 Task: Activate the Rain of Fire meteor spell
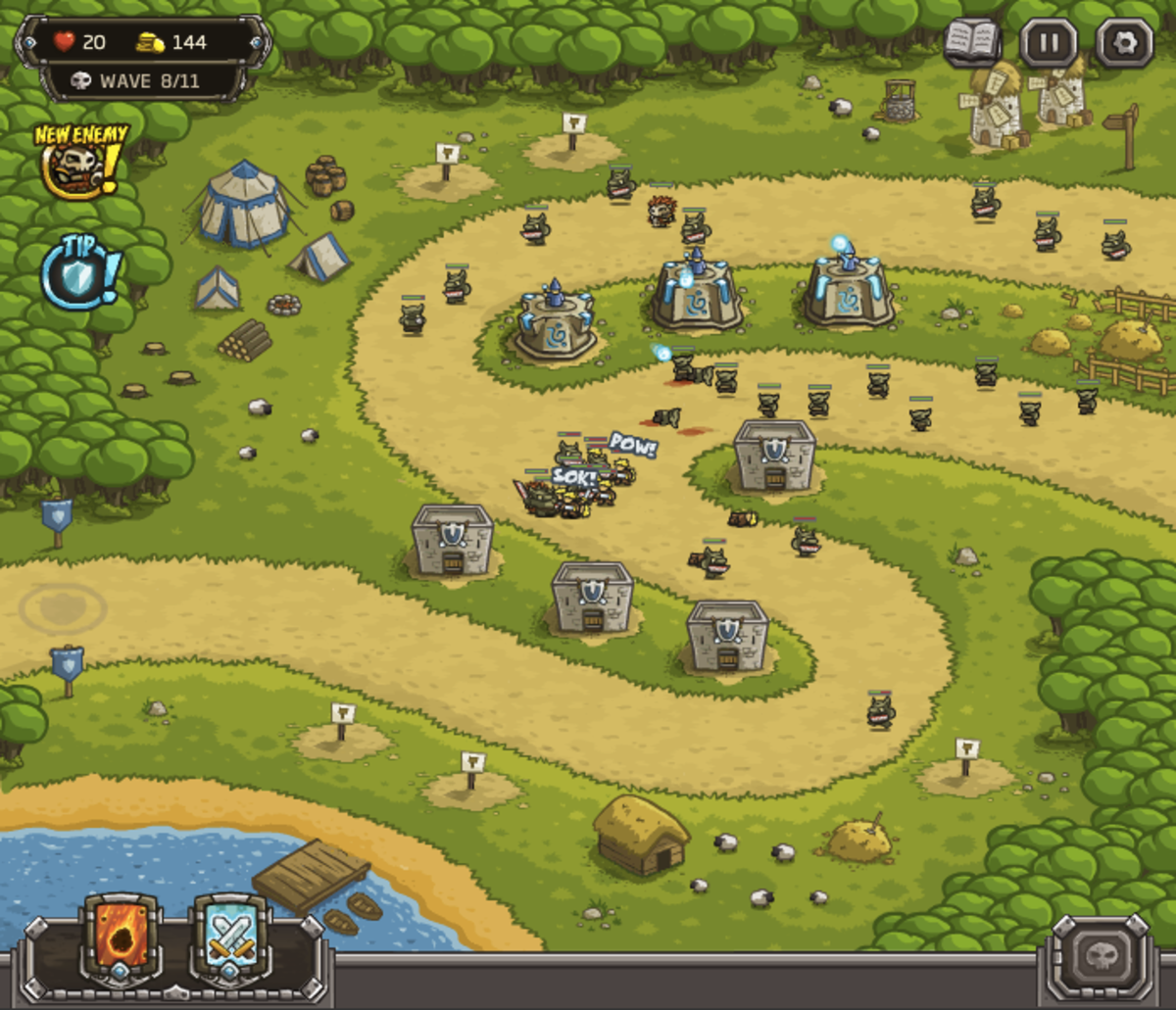122,938
